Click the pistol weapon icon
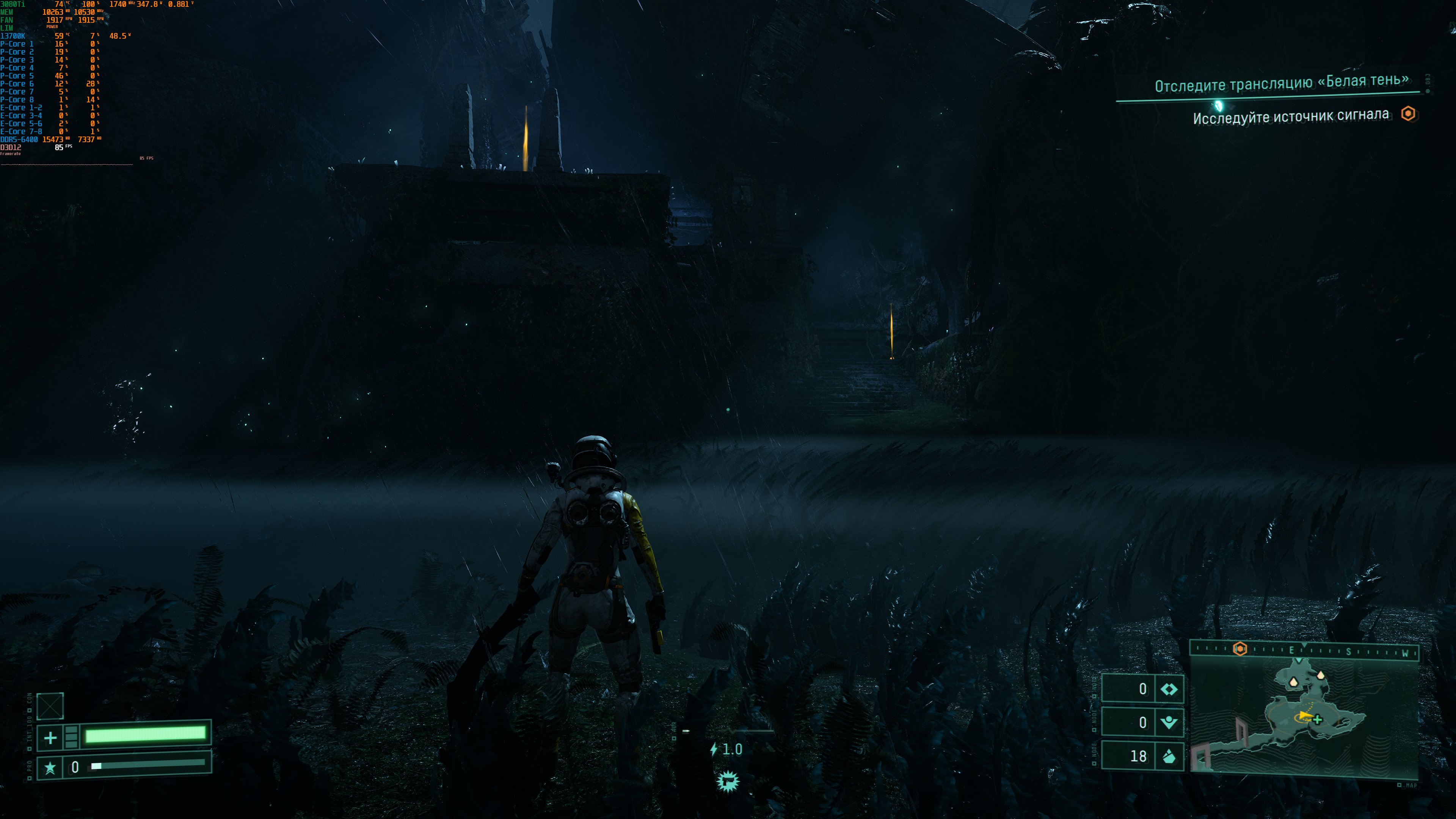Image resolution: width=1456 pixels, height=819 pixels. point(728,782)
